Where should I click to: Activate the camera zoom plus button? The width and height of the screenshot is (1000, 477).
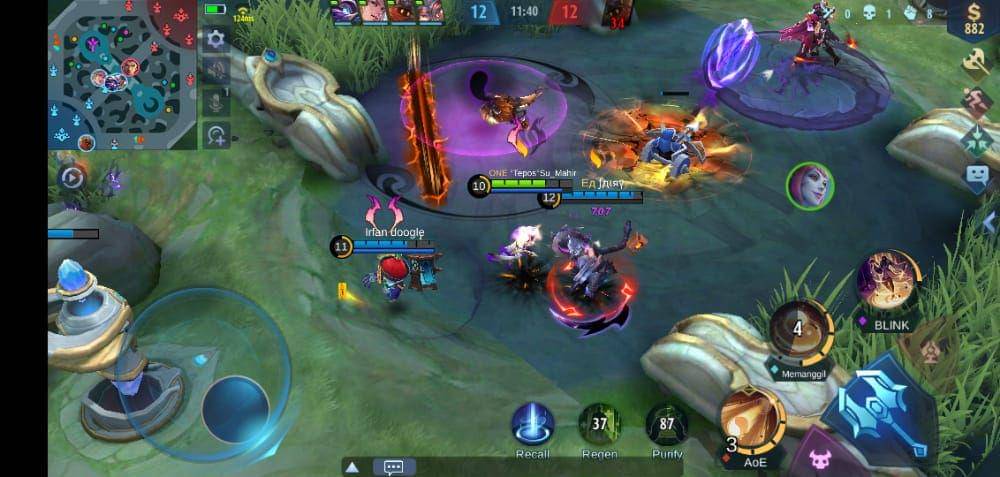coord(215,134)
